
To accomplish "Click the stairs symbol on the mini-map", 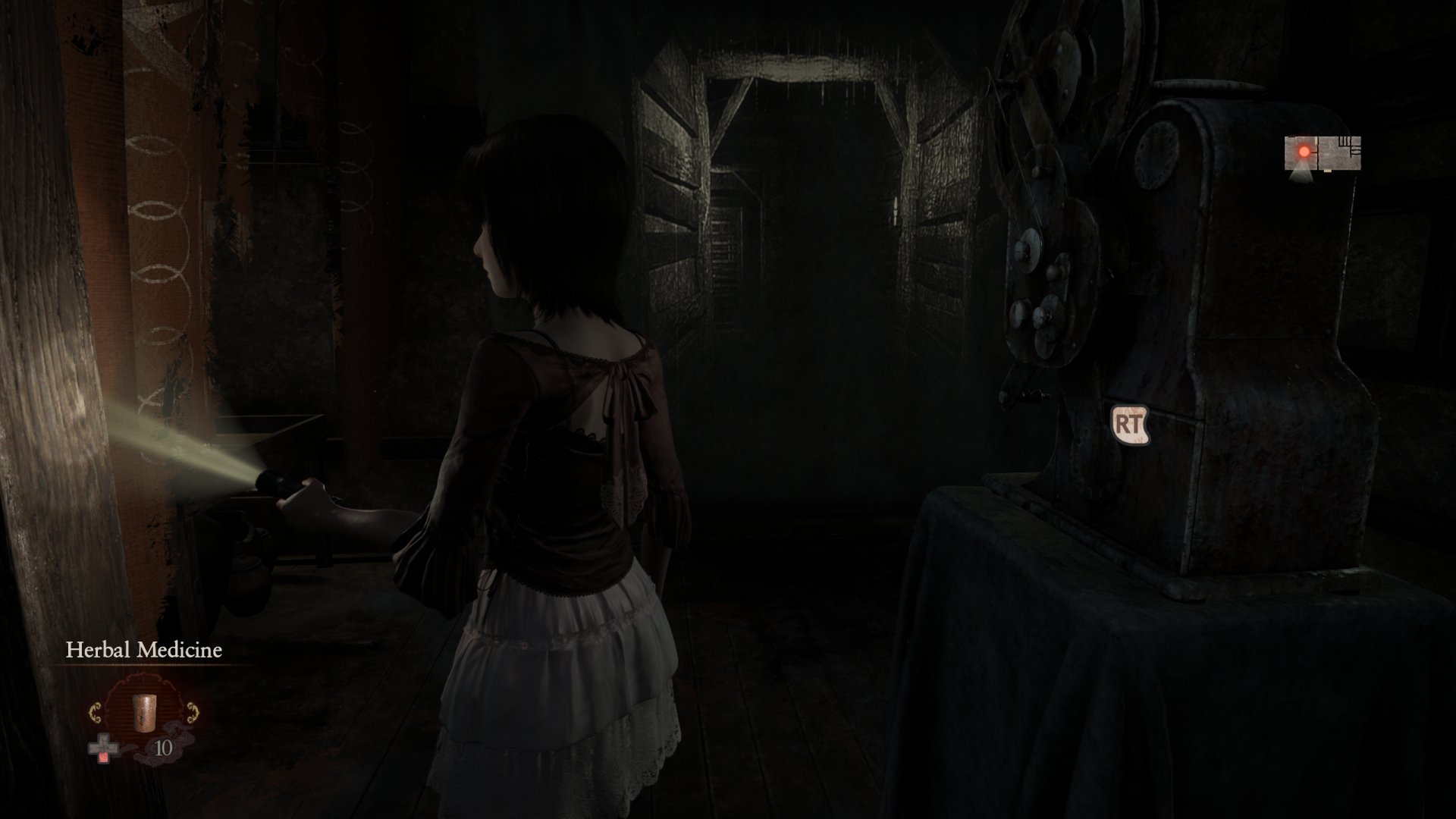I will [x=1345, y=142].
